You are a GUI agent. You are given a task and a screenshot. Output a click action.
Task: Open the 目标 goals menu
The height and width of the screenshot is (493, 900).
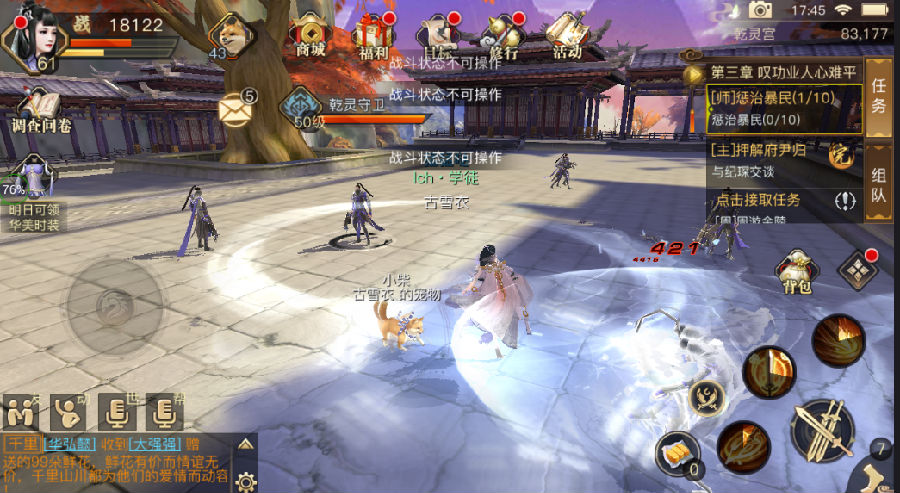click(437, 35)
